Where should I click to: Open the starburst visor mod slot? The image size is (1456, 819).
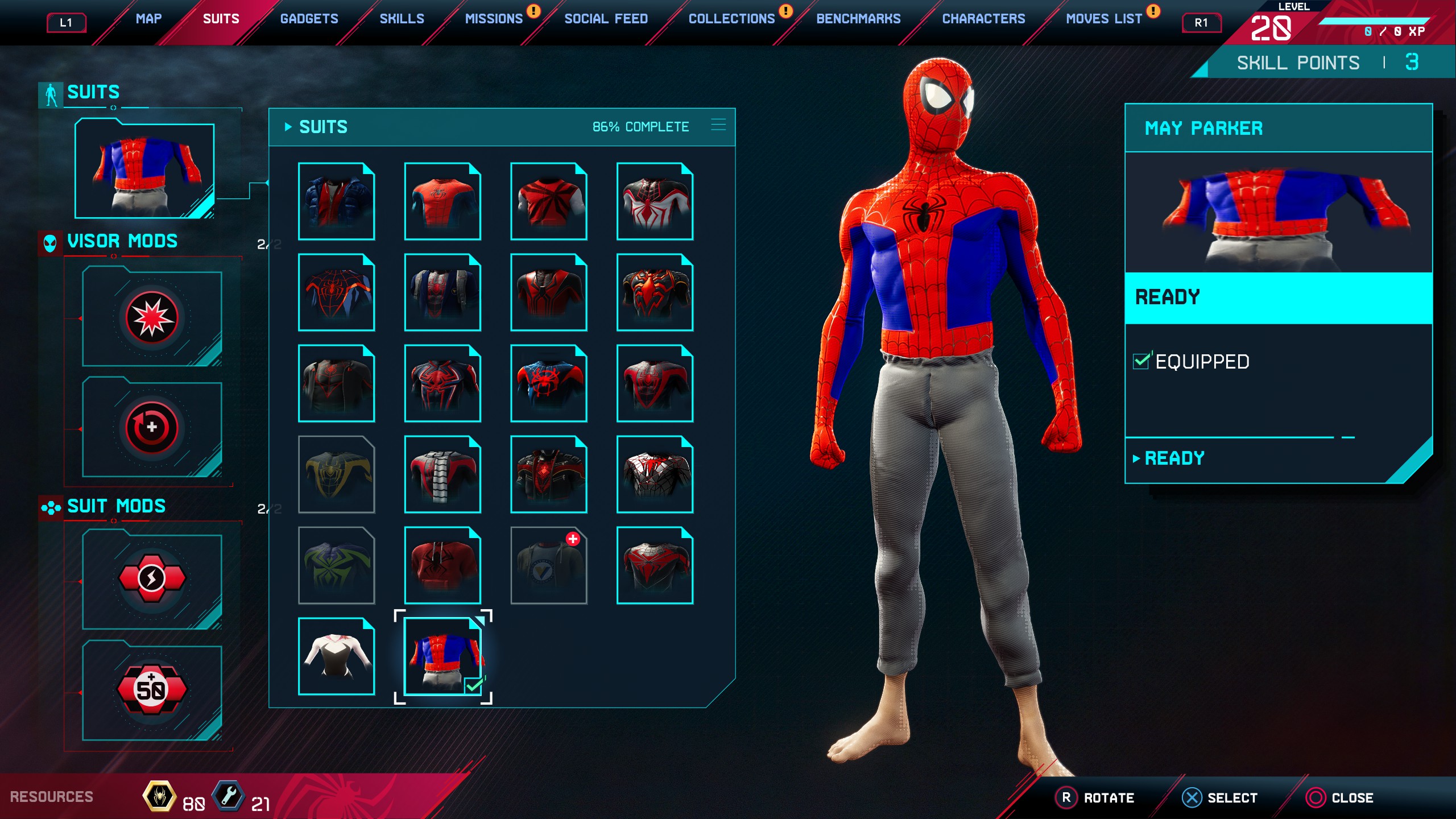[152, 317]
